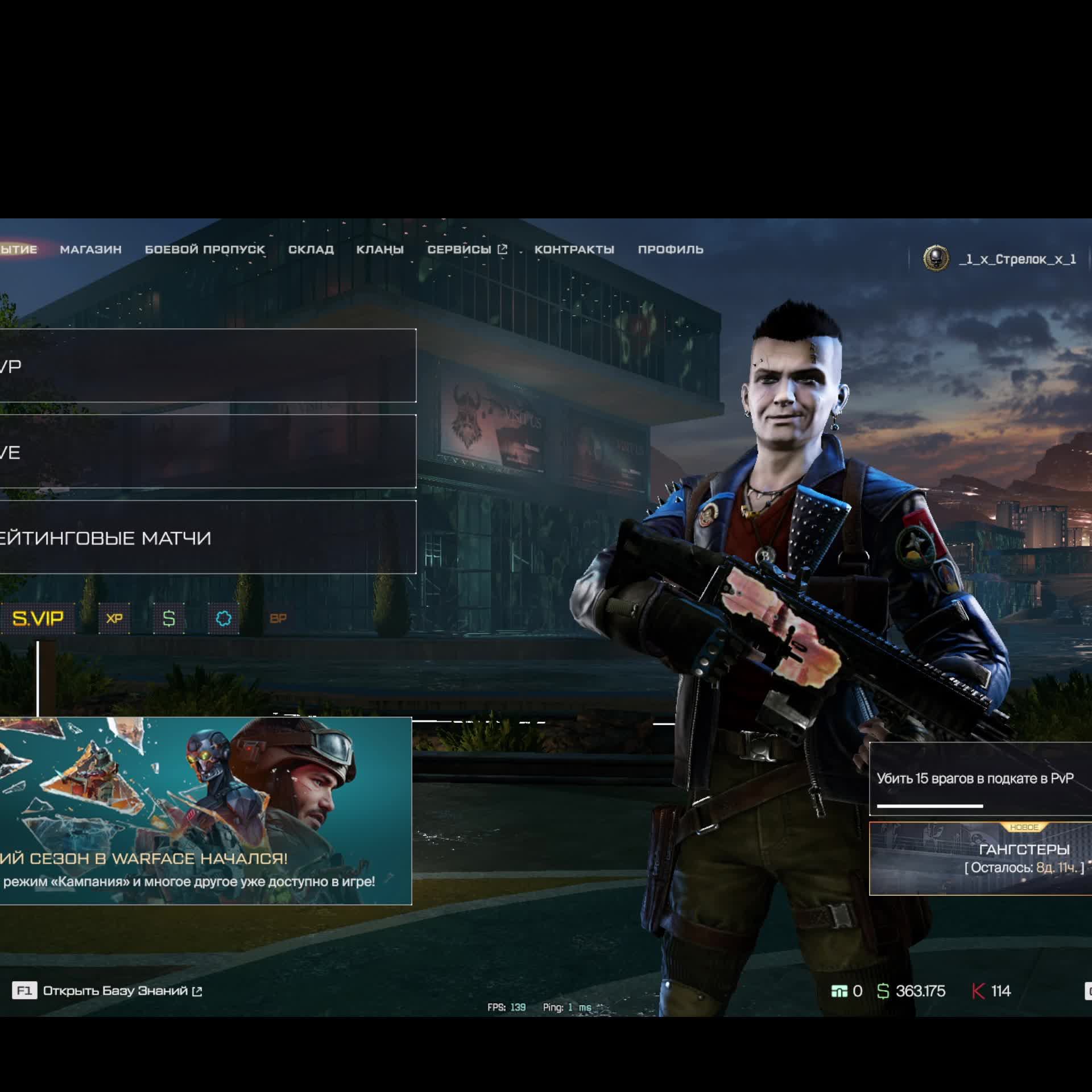Select the PvP game mode panel
1092x1092 pixels.
coord(208,366)
